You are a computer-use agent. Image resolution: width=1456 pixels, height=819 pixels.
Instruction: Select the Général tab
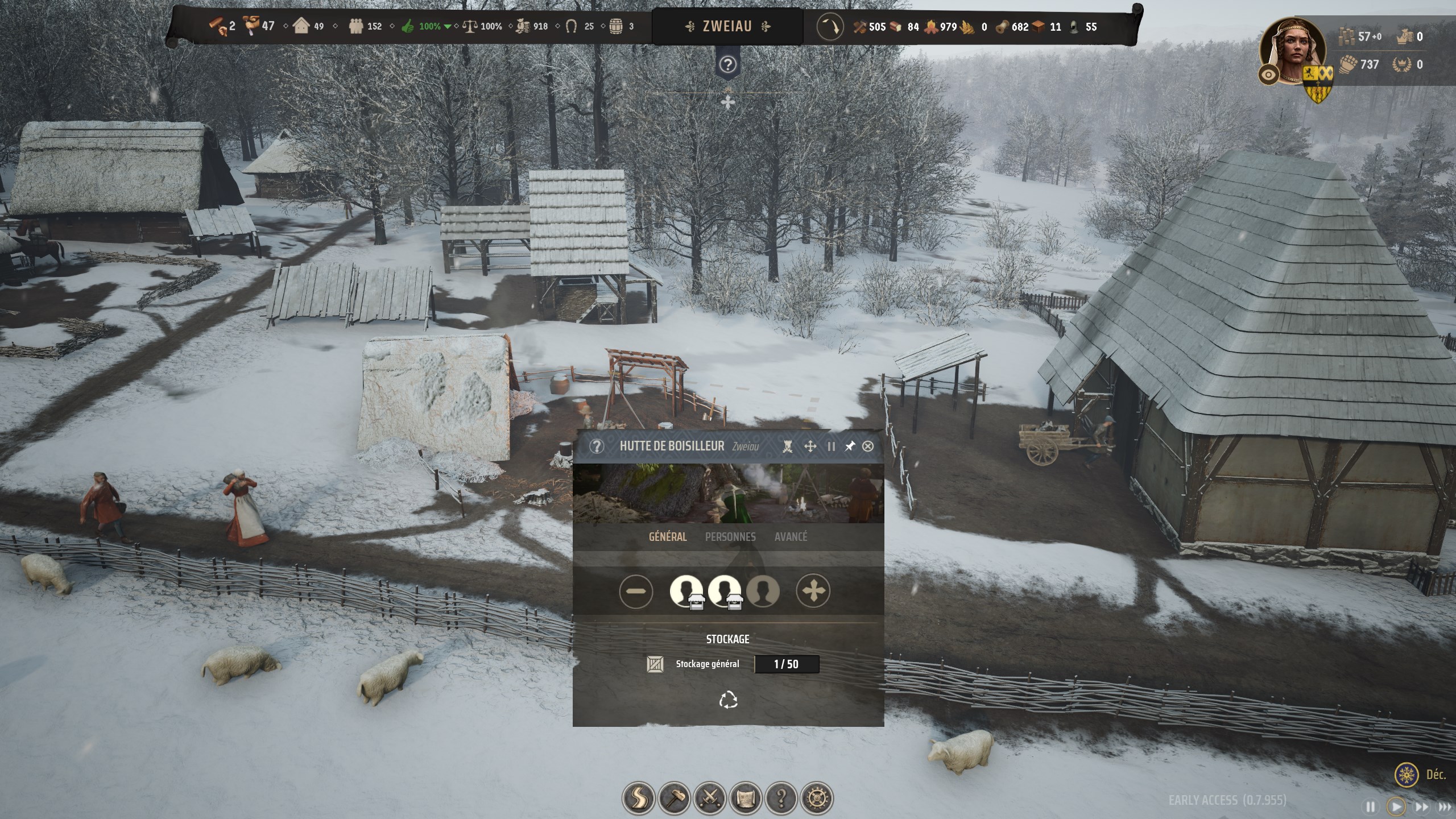click(668, 536)
